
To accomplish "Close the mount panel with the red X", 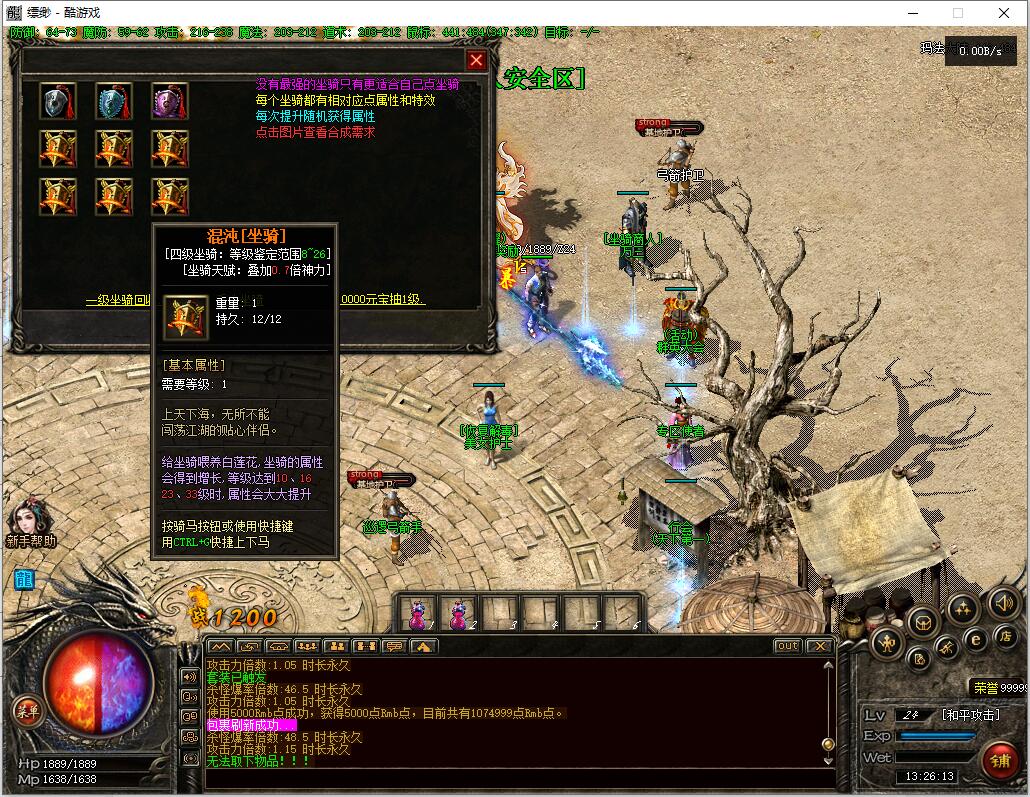I will (477, 61).
